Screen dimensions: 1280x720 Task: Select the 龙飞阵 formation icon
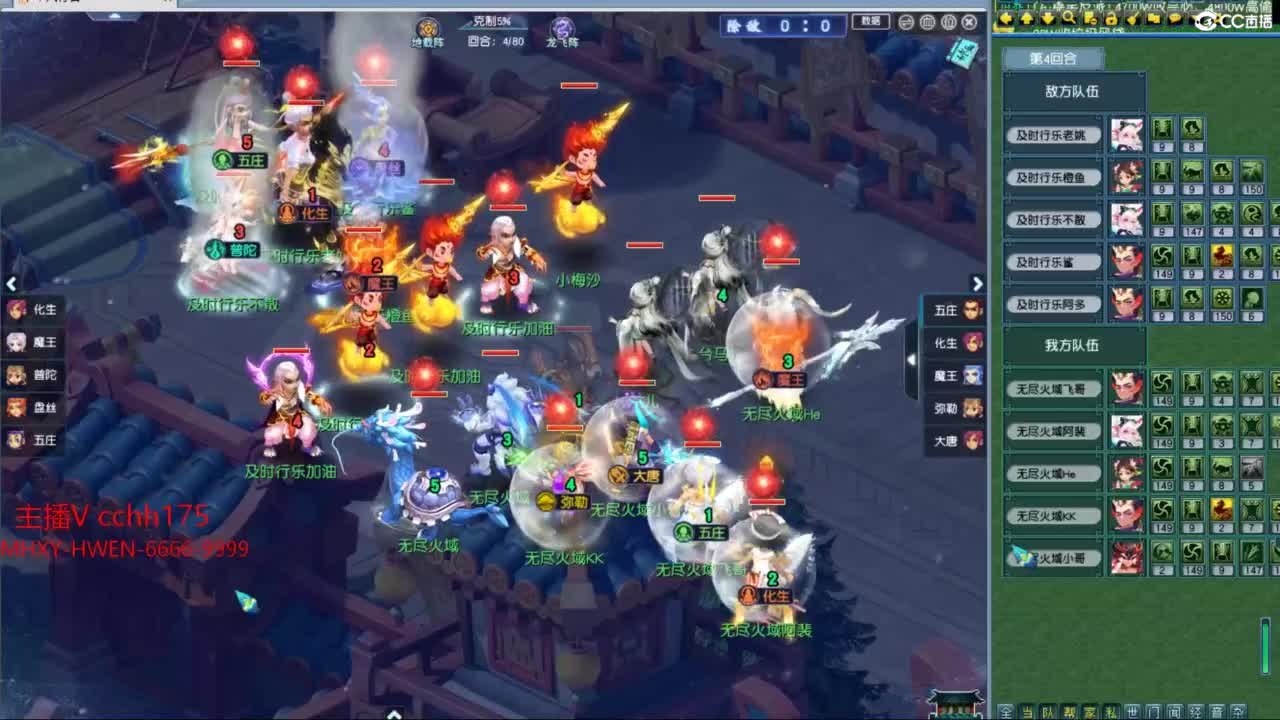(563, 25)
